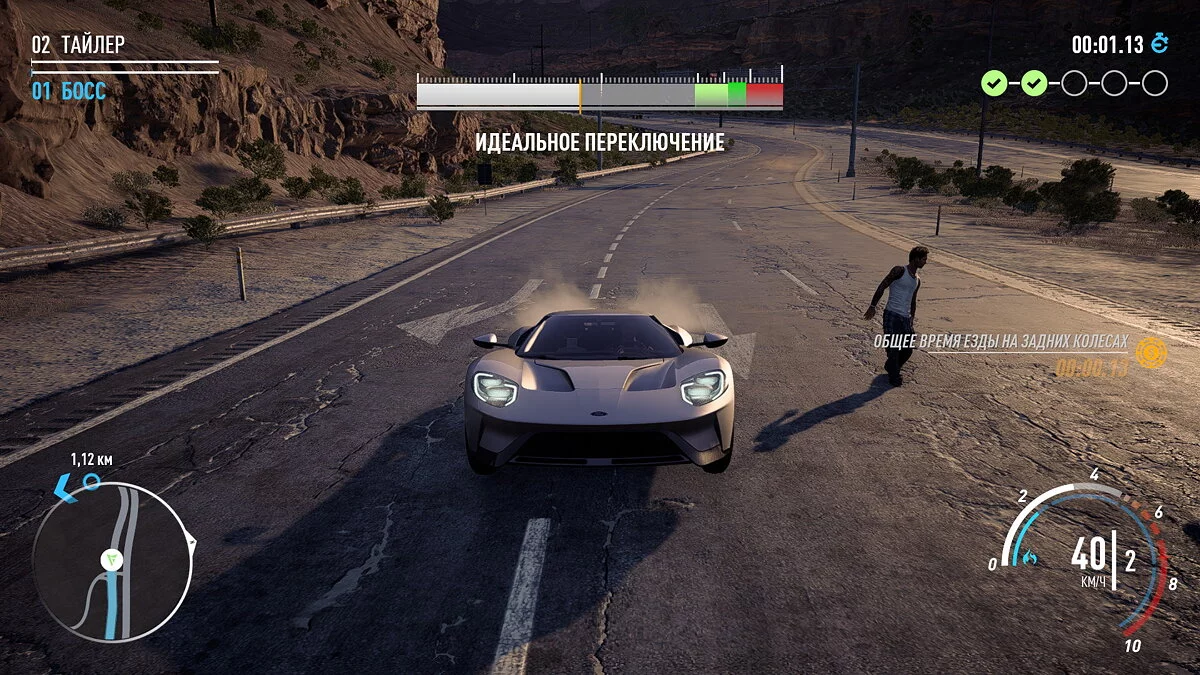Image resolution: width=1200 pixels, height=675 pixels.
Task: Select racer Тайлер in the standings
Action: (x=79, y=45)
